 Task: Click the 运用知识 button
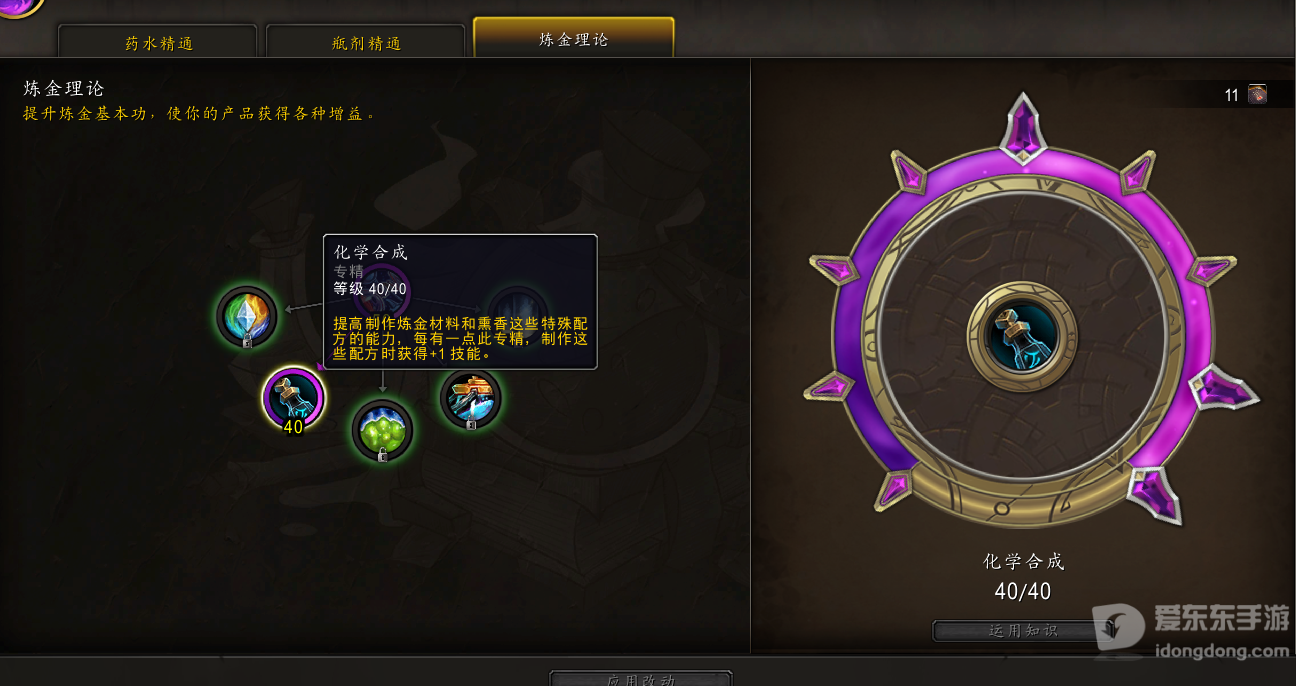1022,631
